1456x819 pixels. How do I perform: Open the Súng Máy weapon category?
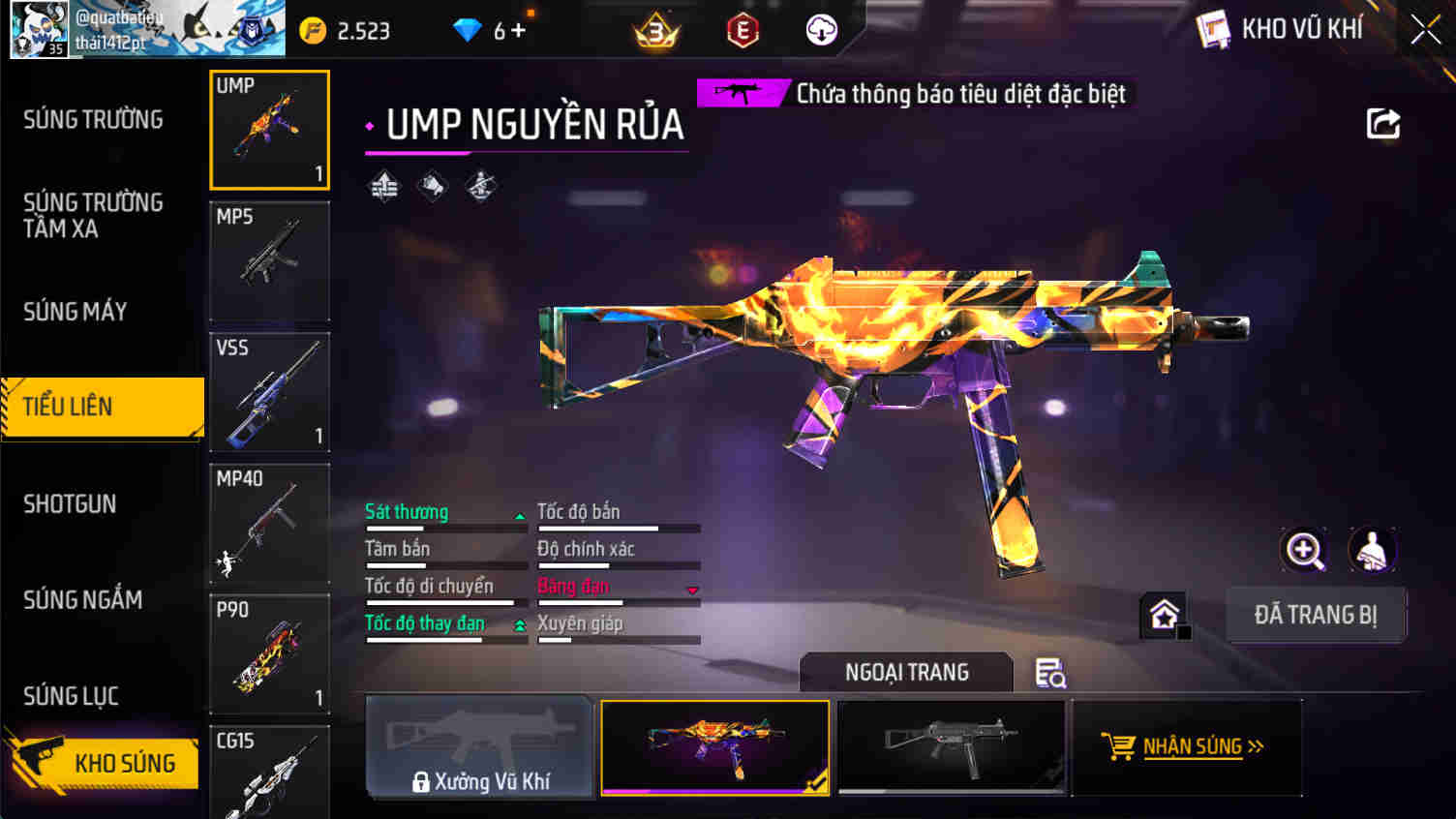(76, 312)
